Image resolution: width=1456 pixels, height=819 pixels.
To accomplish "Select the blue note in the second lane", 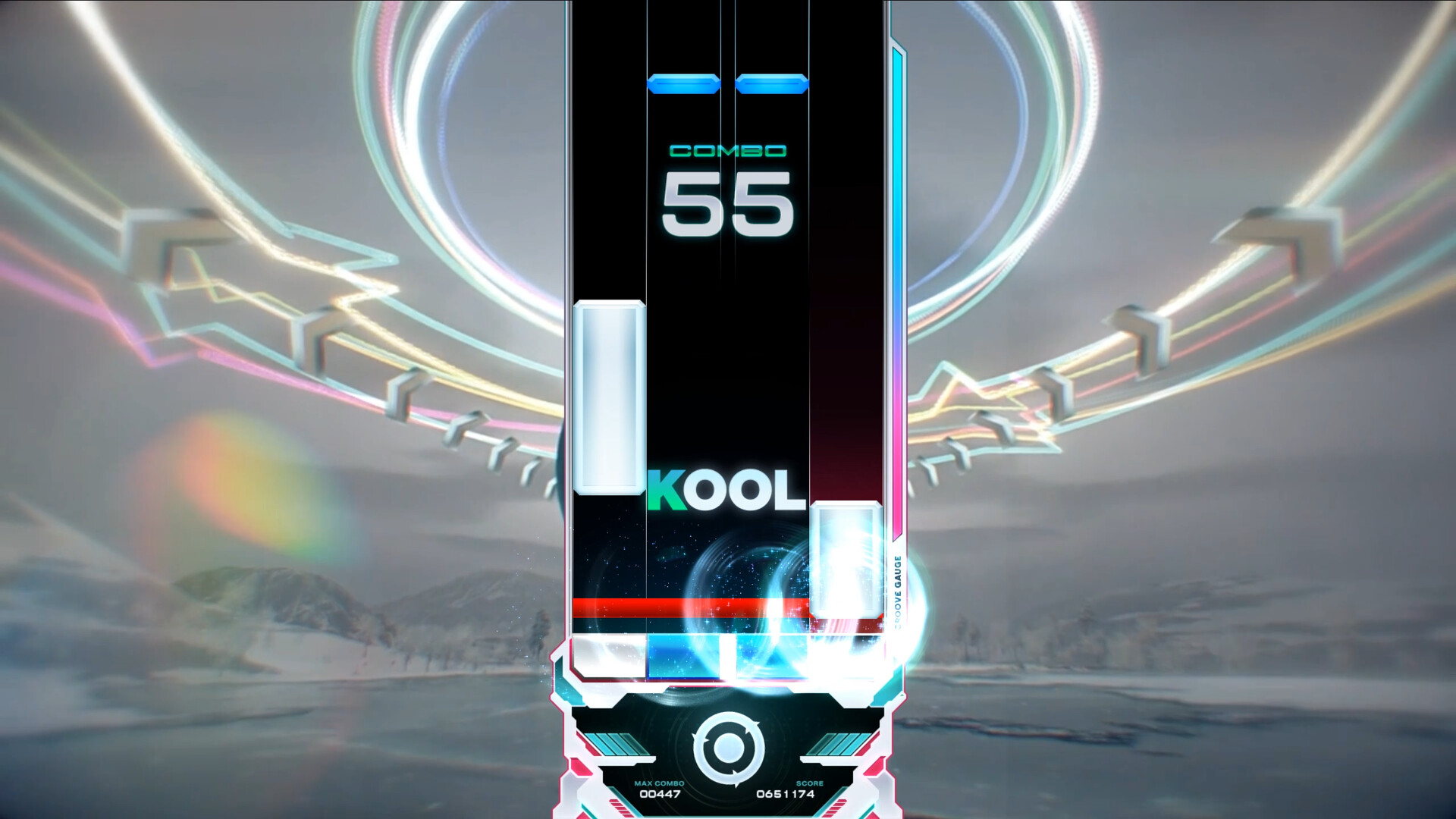I will coord(682,83).
